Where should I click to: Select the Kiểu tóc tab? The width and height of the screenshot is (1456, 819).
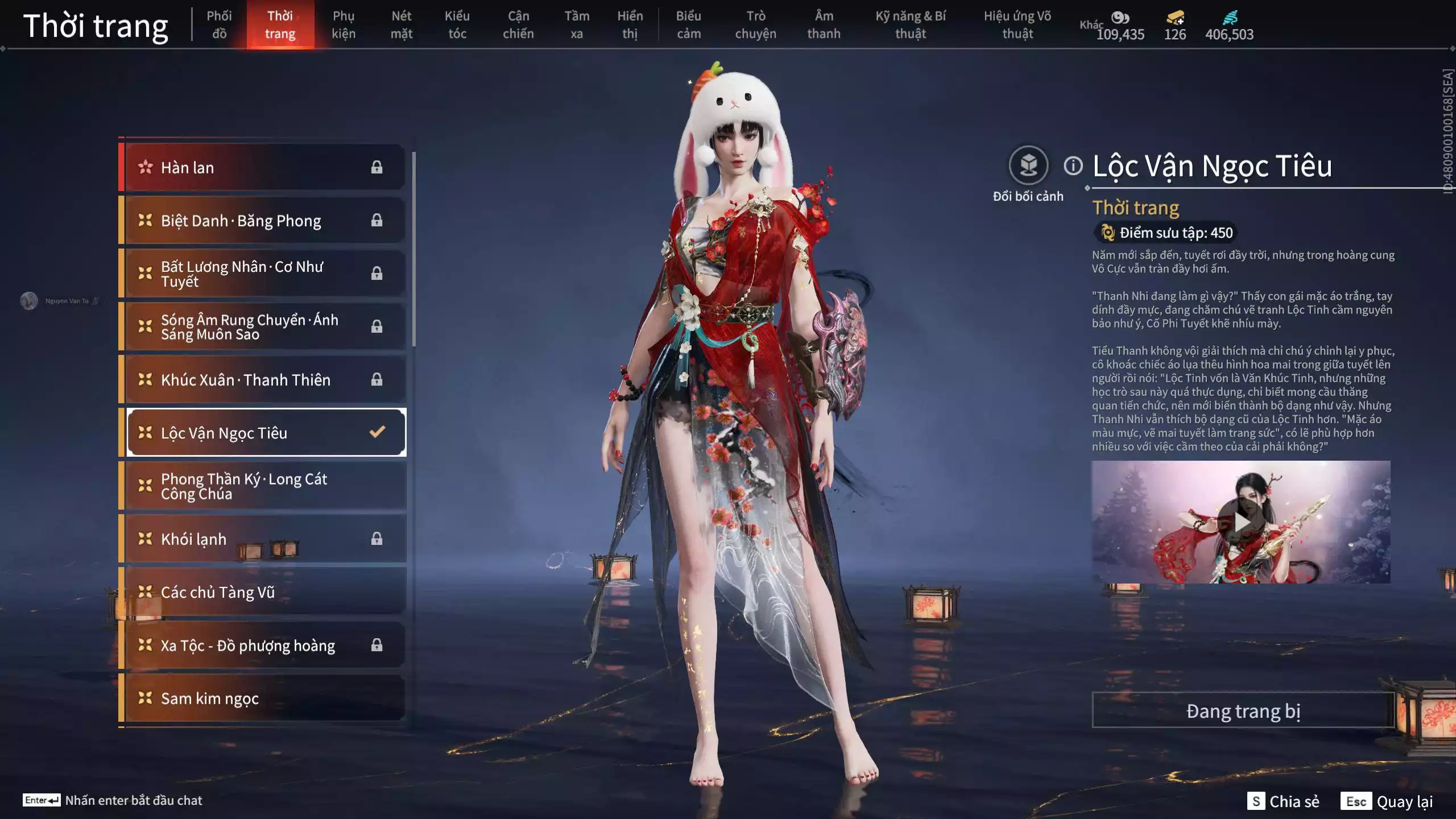tap(457, 25)
